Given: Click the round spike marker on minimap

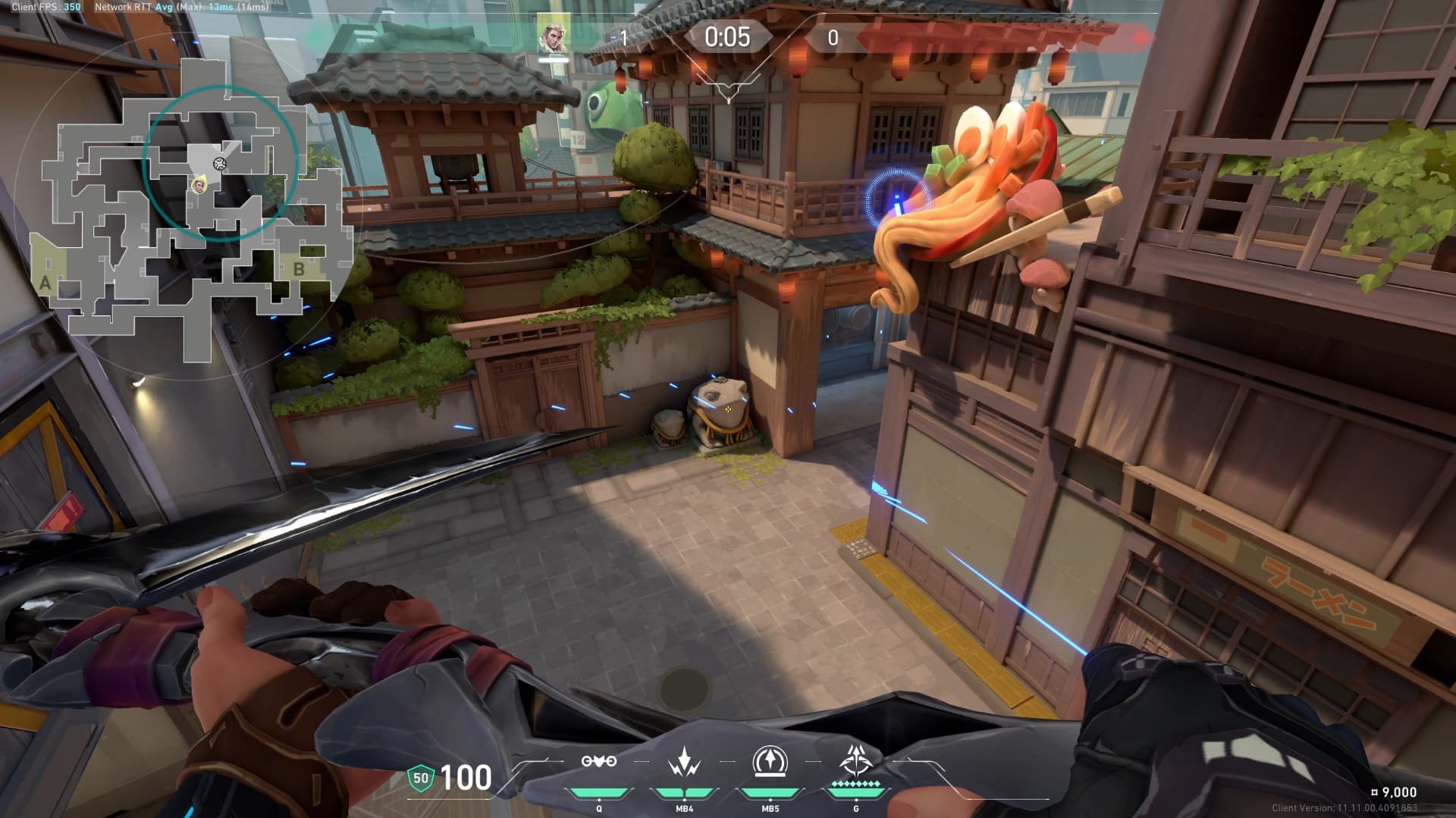Looking at the screenshot, I should 220,163.
